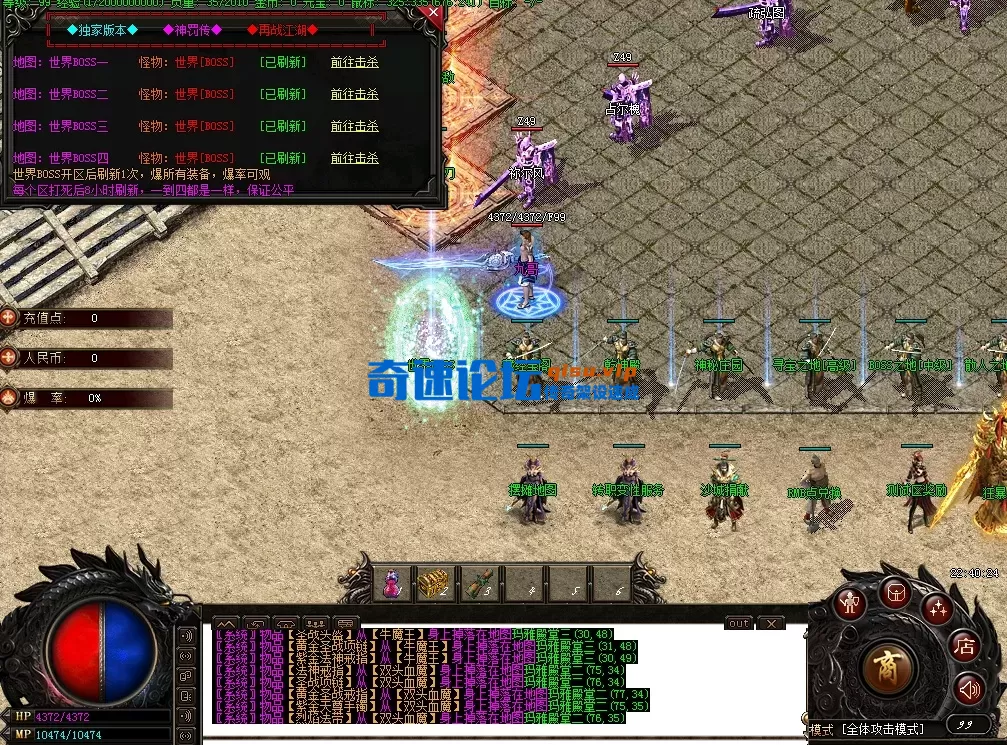This screenshot has width=1007, height=745.
Task: Show skills via the sparkle round button
Action: pyautogui.click(x=937, y=606)
